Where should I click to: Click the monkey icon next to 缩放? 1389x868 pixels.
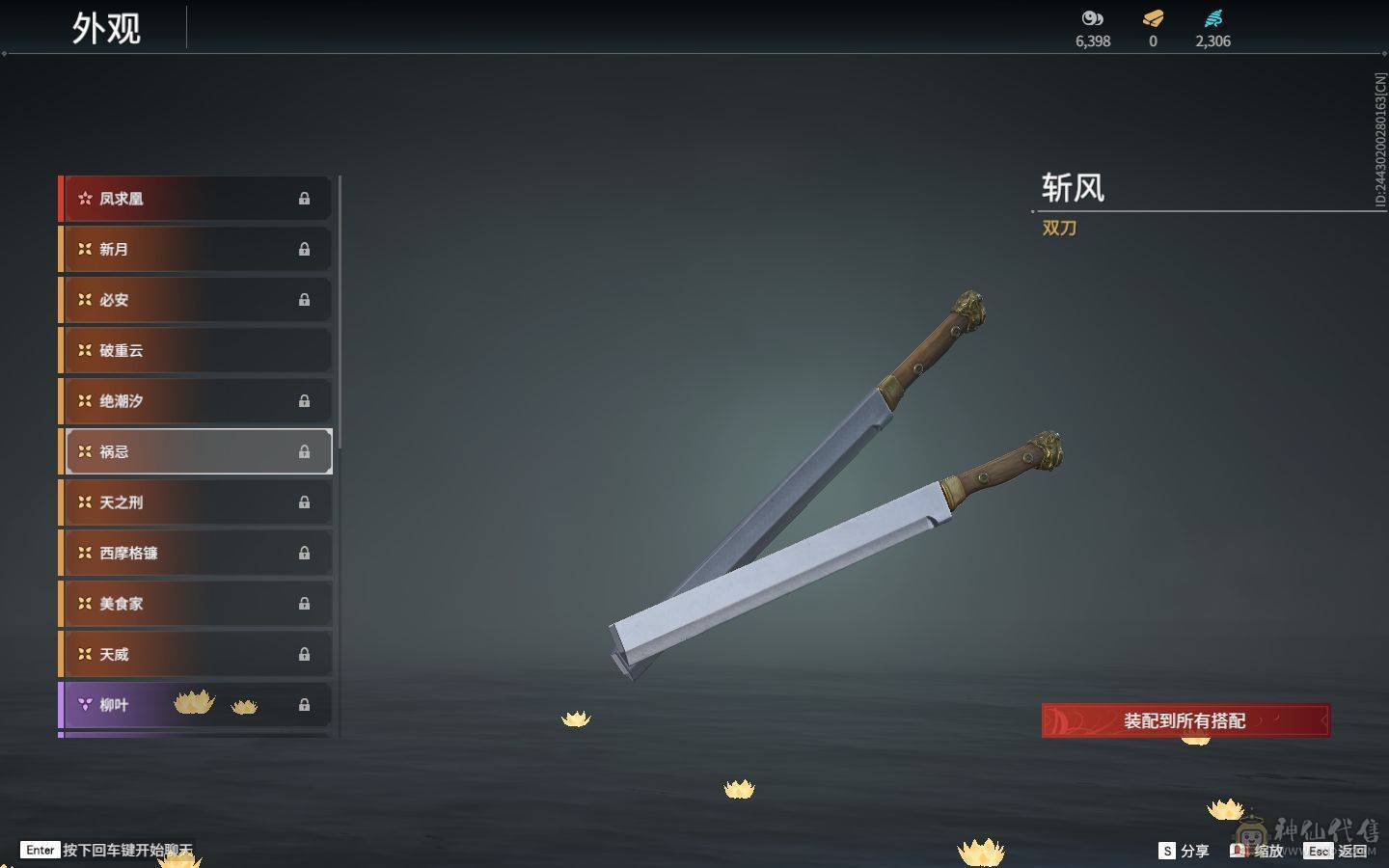[1239, 851]
